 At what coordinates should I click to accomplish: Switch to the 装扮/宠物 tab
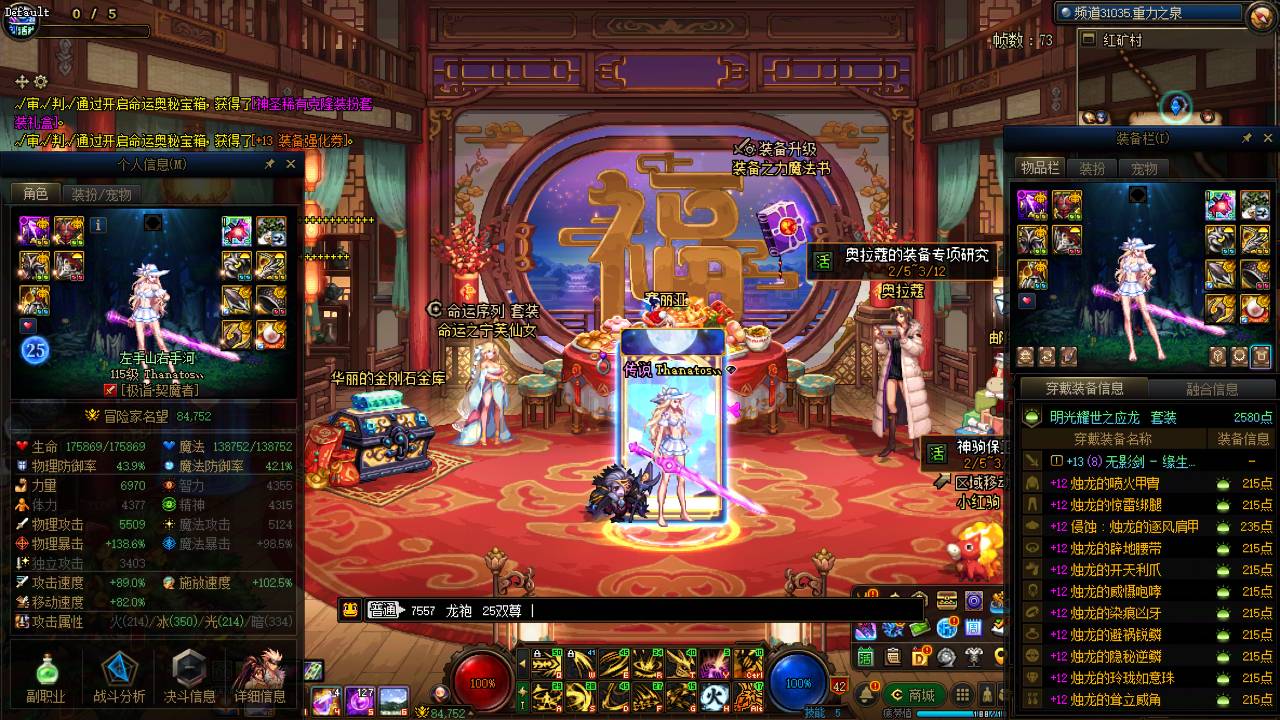coord(101,194)
